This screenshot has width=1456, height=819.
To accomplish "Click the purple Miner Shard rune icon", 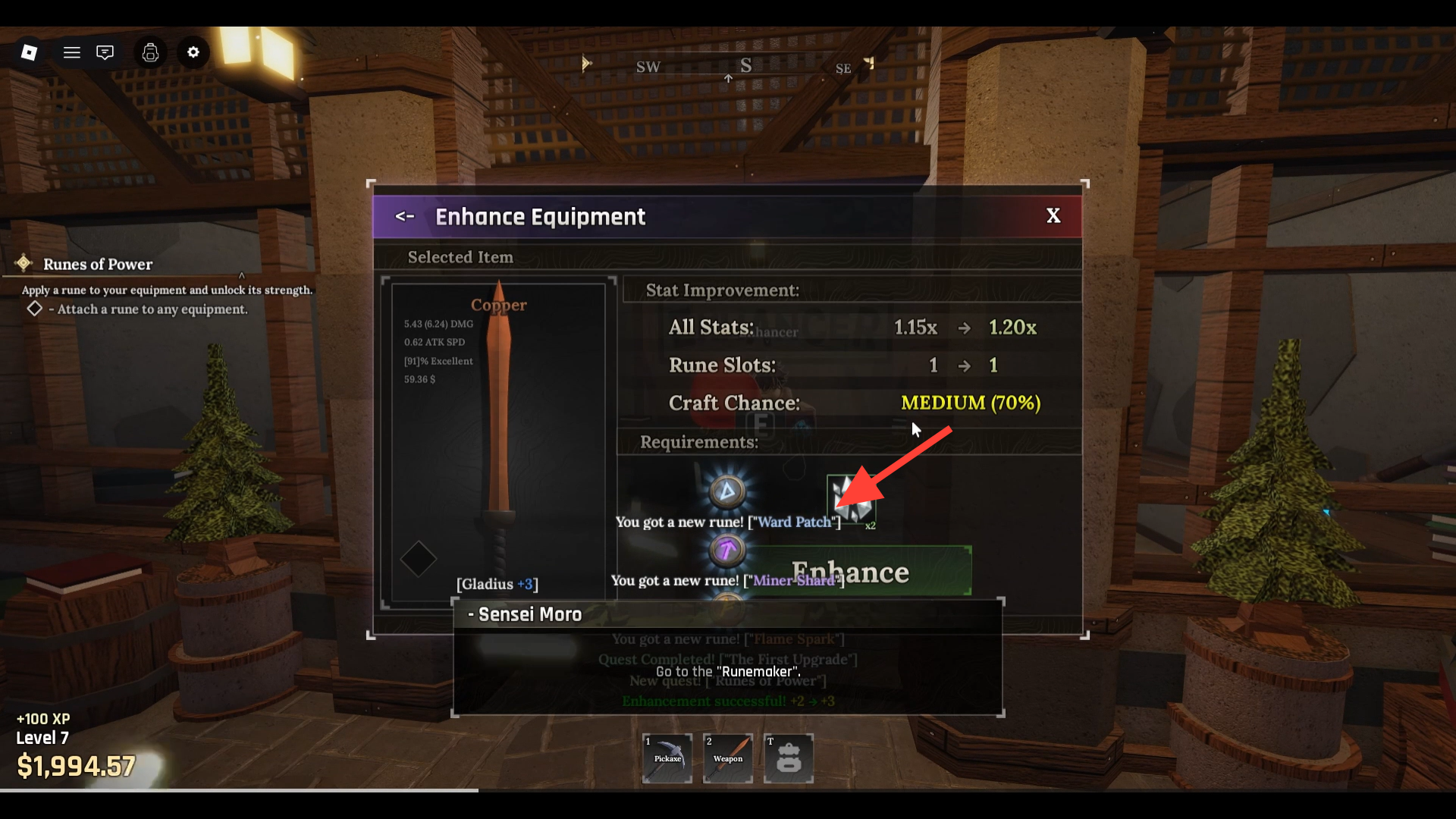I will (x=726, y=550).
